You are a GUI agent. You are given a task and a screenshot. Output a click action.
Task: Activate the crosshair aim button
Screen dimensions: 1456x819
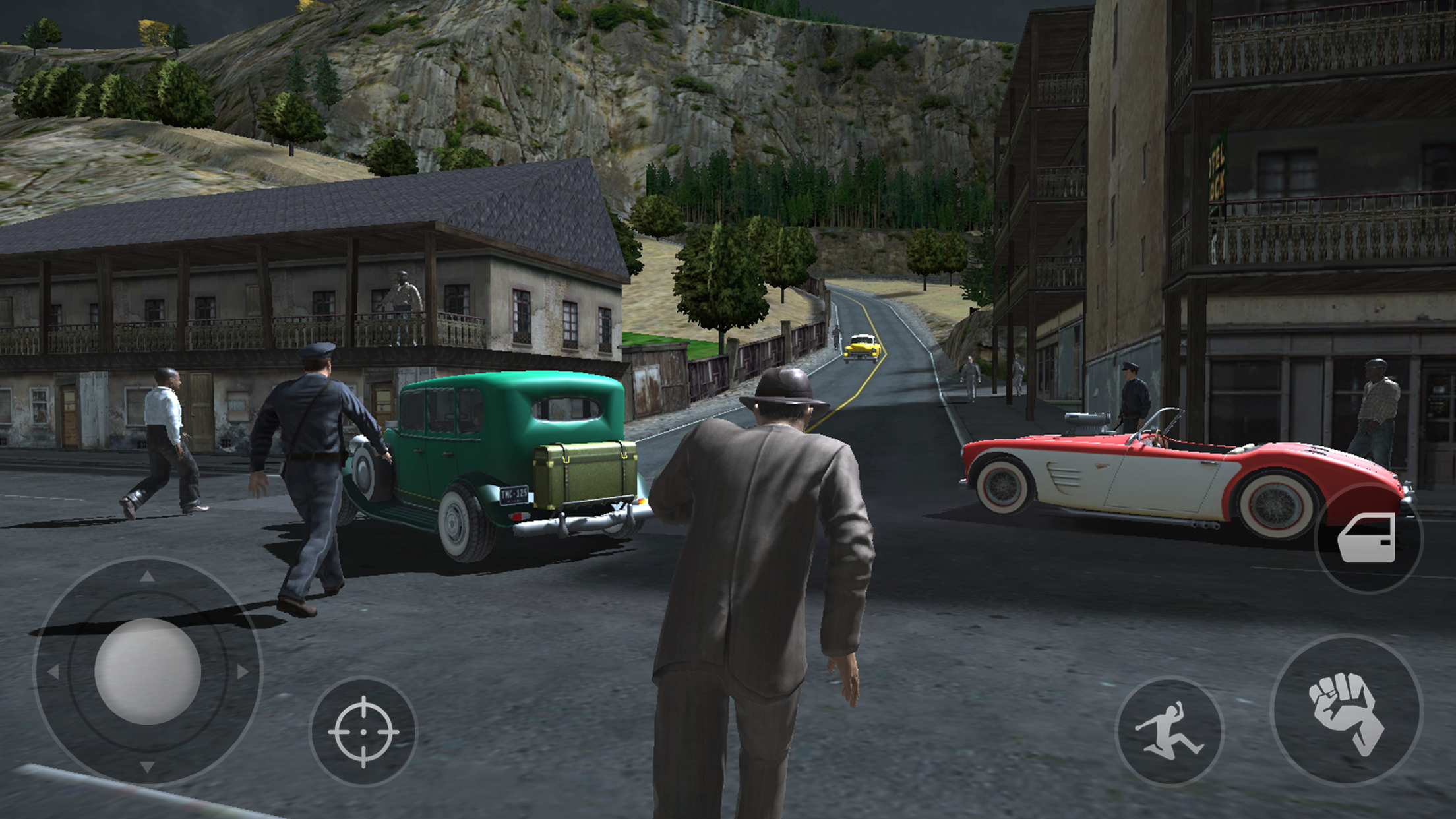point(363,731)
